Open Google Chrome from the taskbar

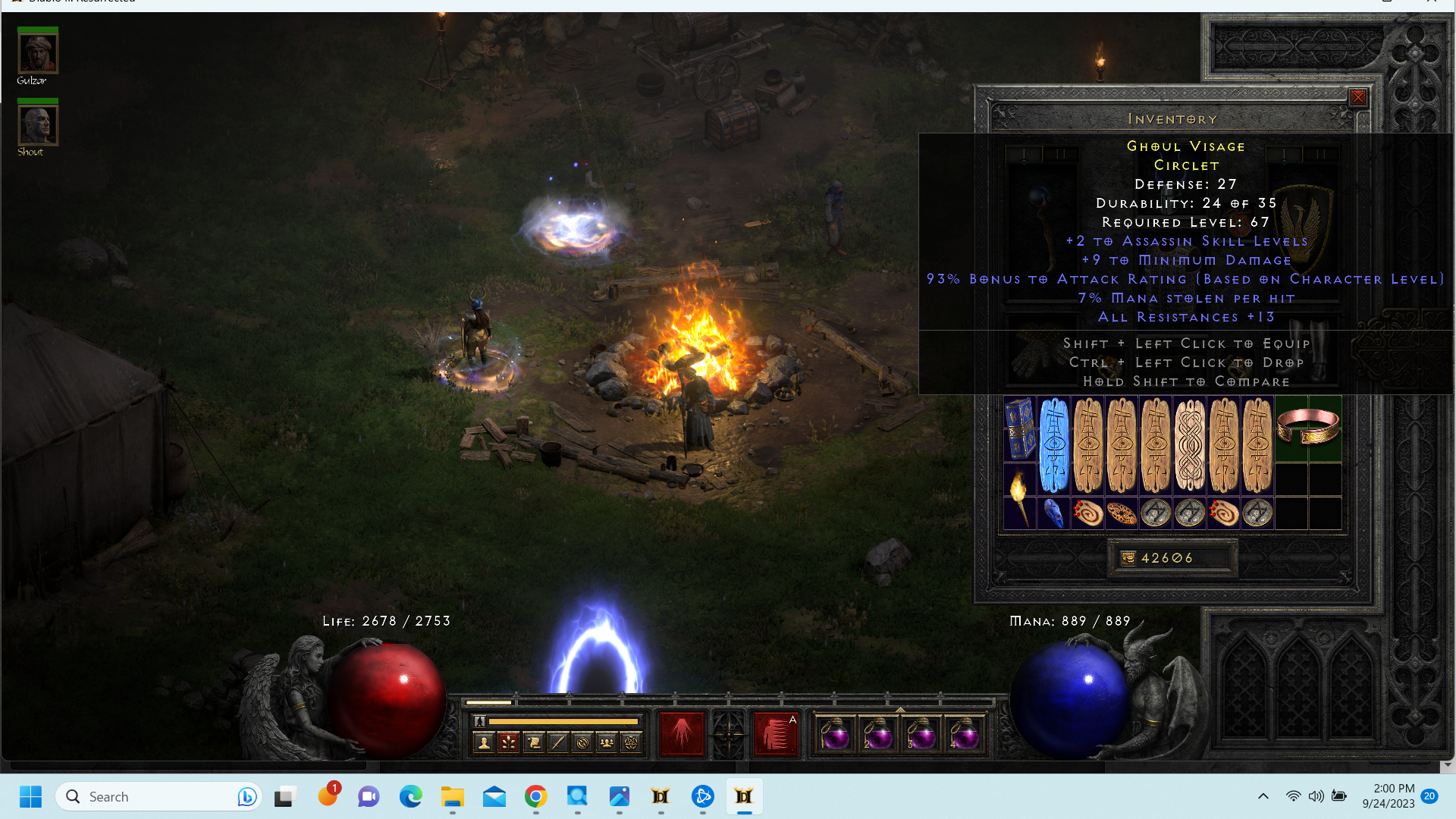[x=535, y=796]
